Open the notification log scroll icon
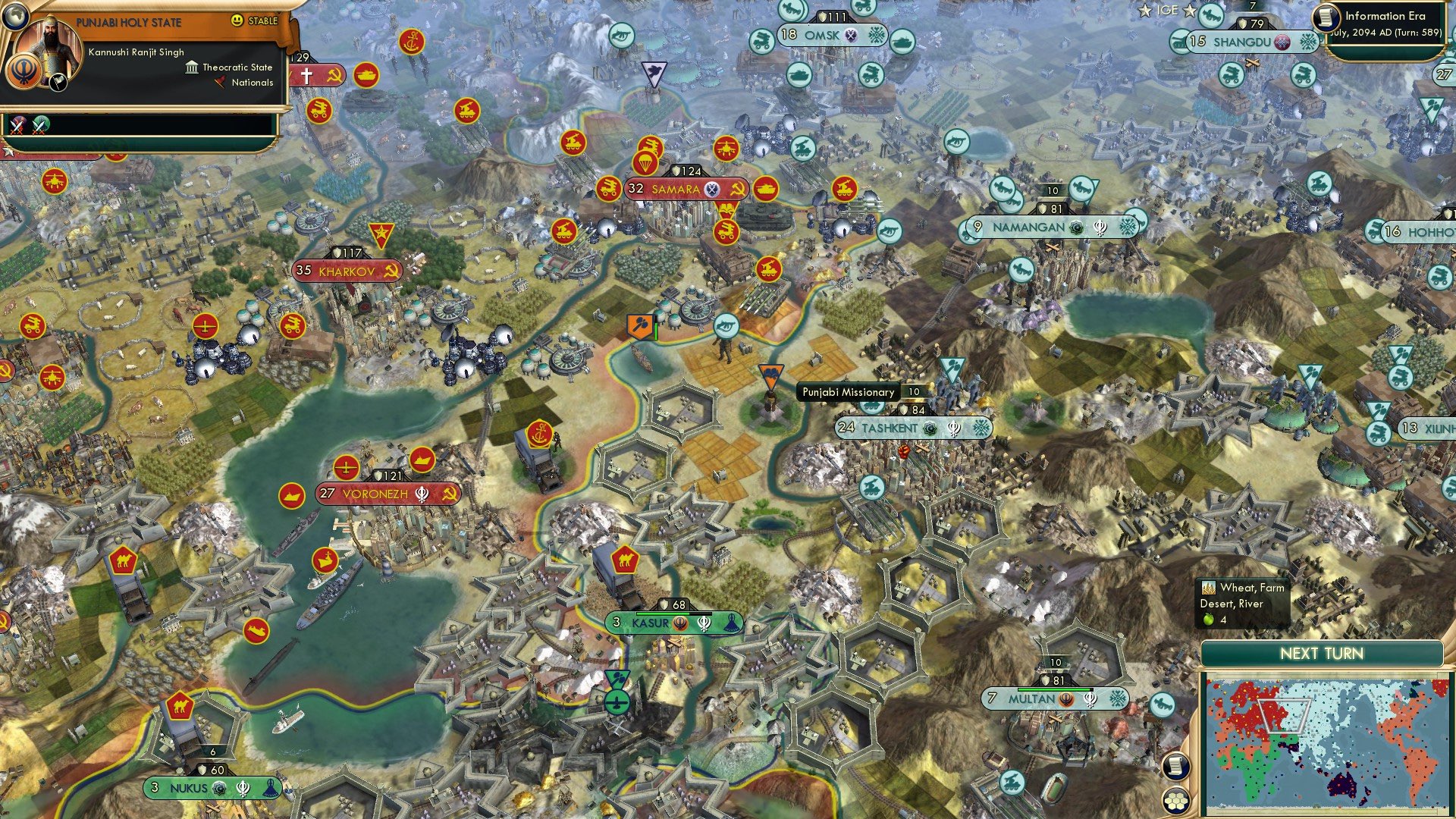Screen dimensions: 1456x819 tap(1176, 767)
